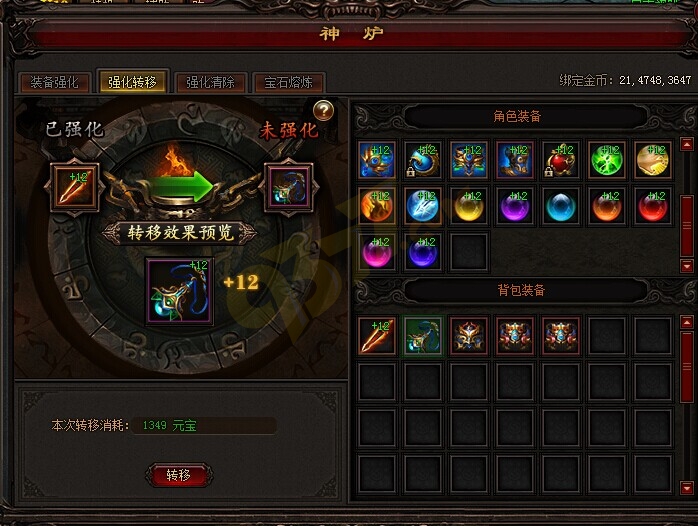Click the 转移 confirm button
Screen dimensions: 698x526
[x=178, y=475]
